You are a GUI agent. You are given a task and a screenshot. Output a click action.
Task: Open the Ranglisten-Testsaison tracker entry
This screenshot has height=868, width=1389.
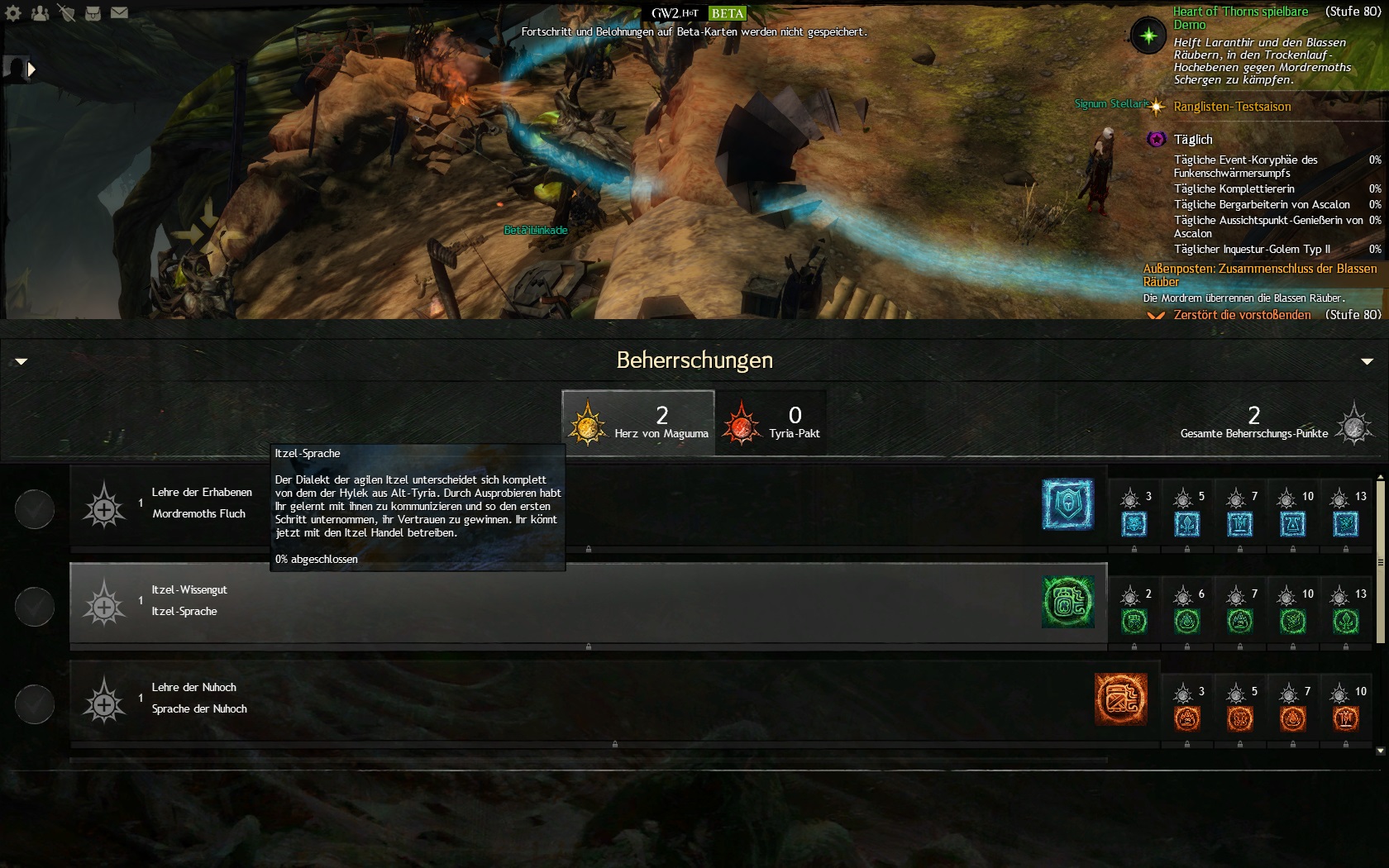[x=1231, y=107]
